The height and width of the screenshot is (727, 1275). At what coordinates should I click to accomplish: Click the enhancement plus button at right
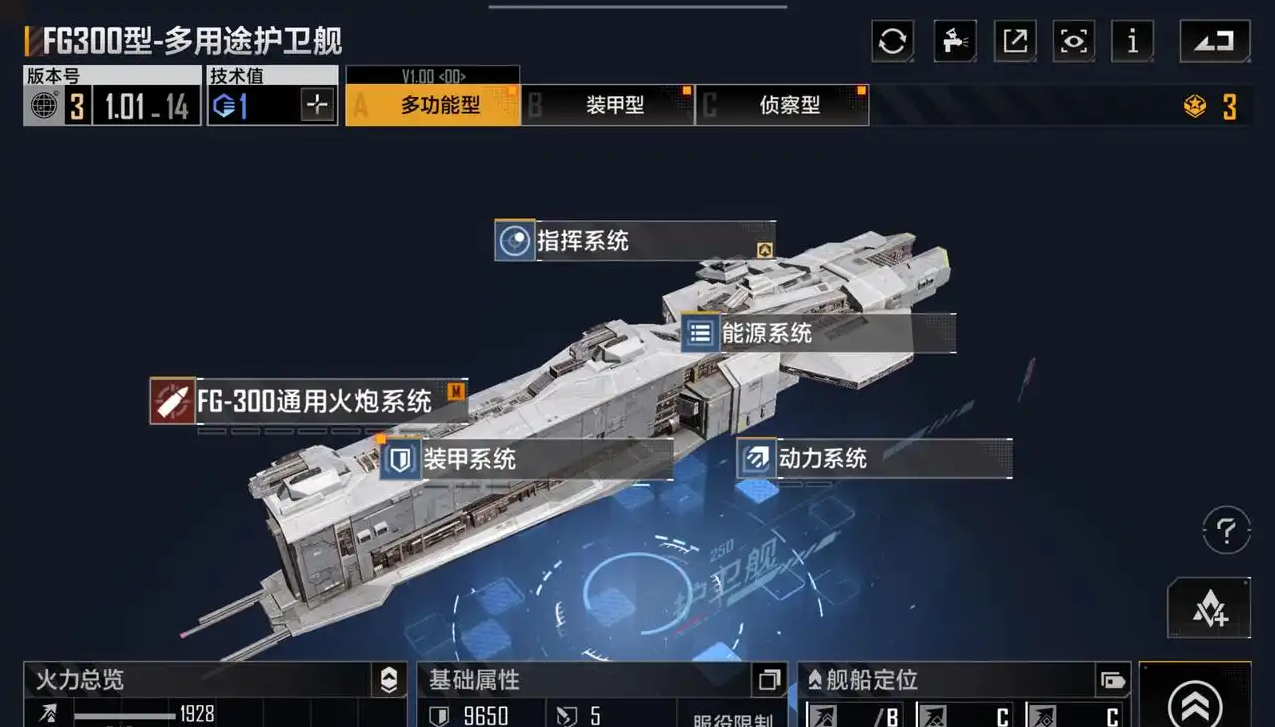pyautogui.click(x=1209, y=608)
